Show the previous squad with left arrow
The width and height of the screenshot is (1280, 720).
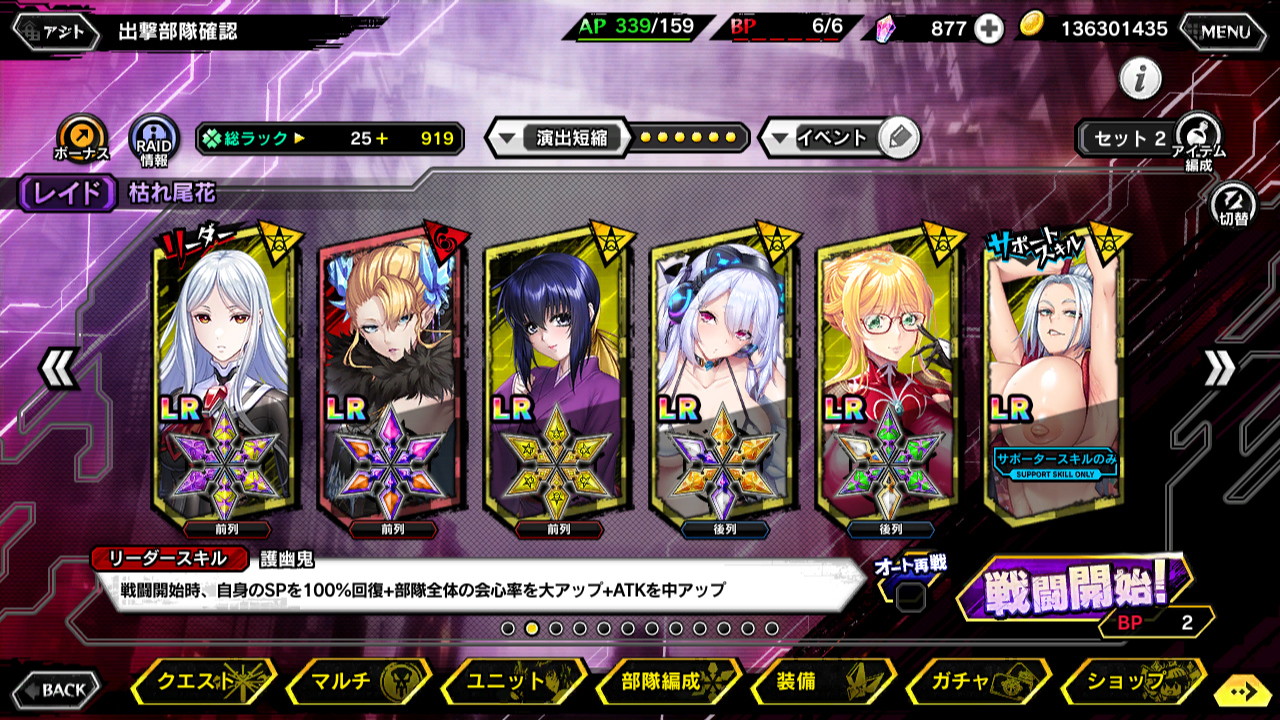57,369
